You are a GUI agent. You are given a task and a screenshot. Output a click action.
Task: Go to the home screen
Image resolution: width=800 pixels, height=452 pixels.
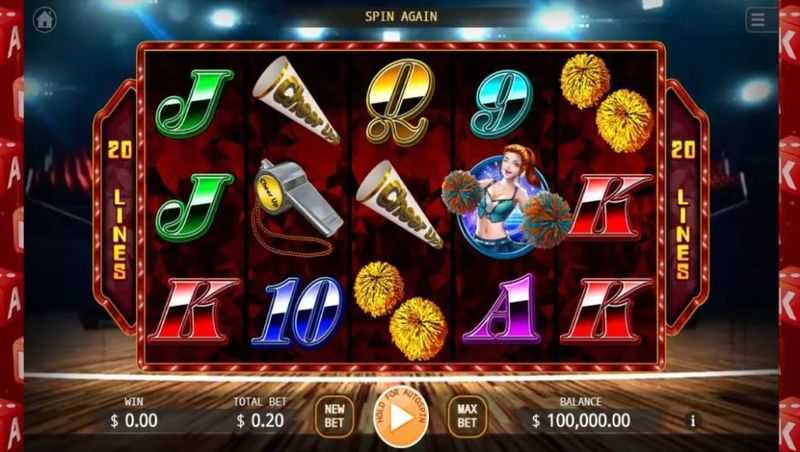pyautogui.click(x=45, y=19)
